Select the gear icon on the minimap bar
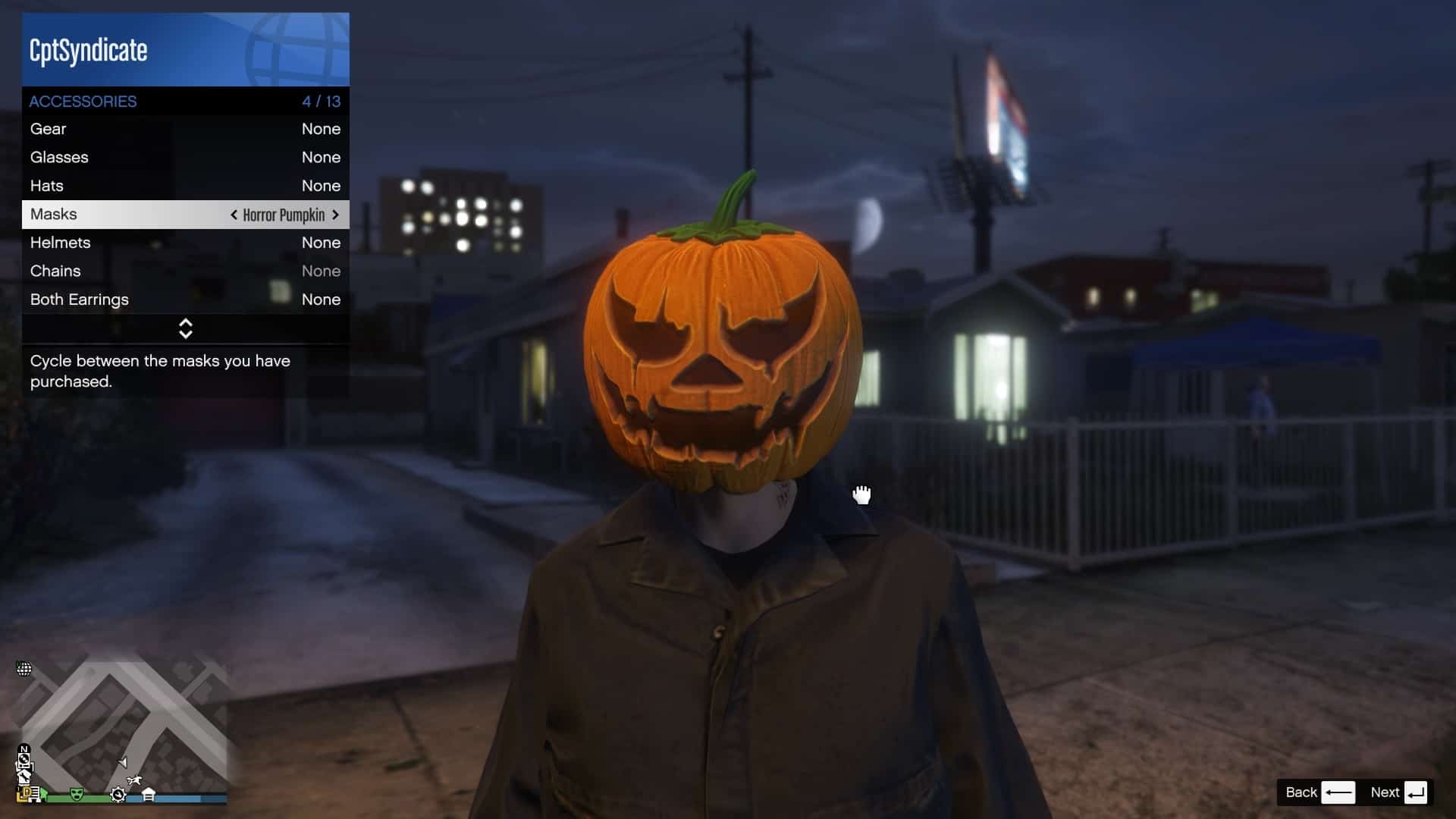The width and height of the screenshot is (1456, 819). [118, 795]
